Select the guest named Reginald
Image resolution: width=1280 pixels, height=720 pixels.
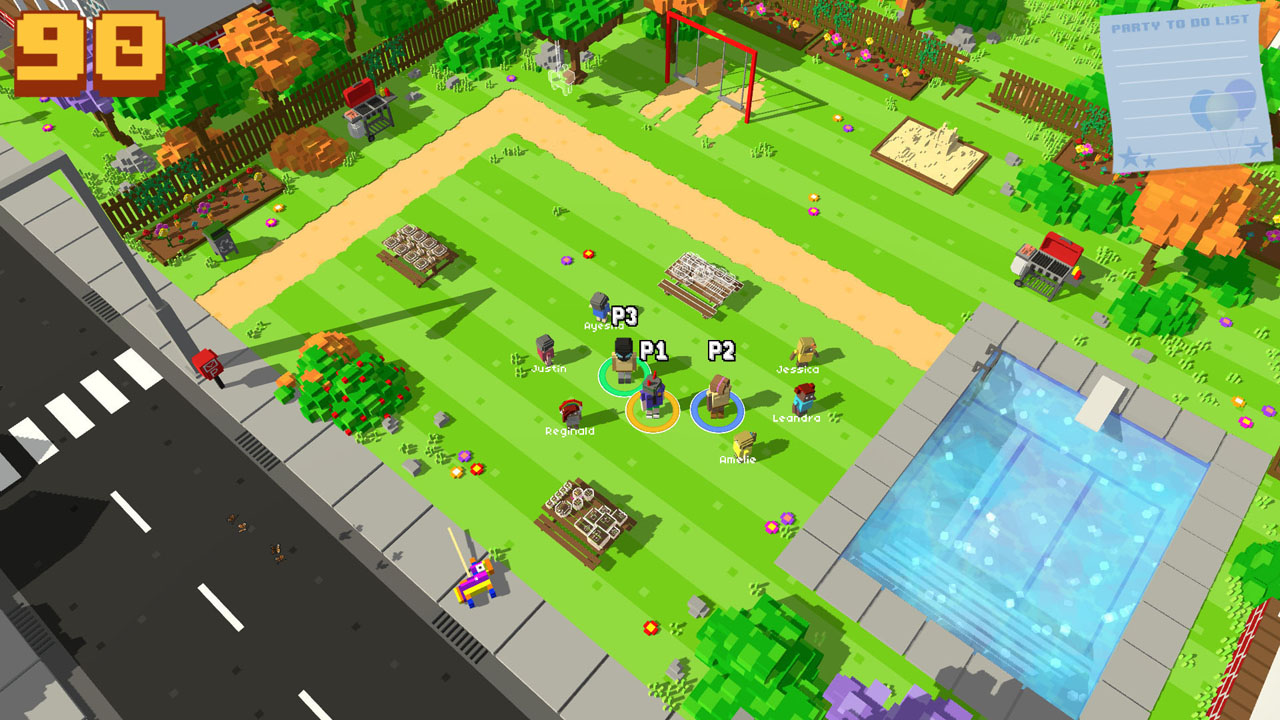573,410
